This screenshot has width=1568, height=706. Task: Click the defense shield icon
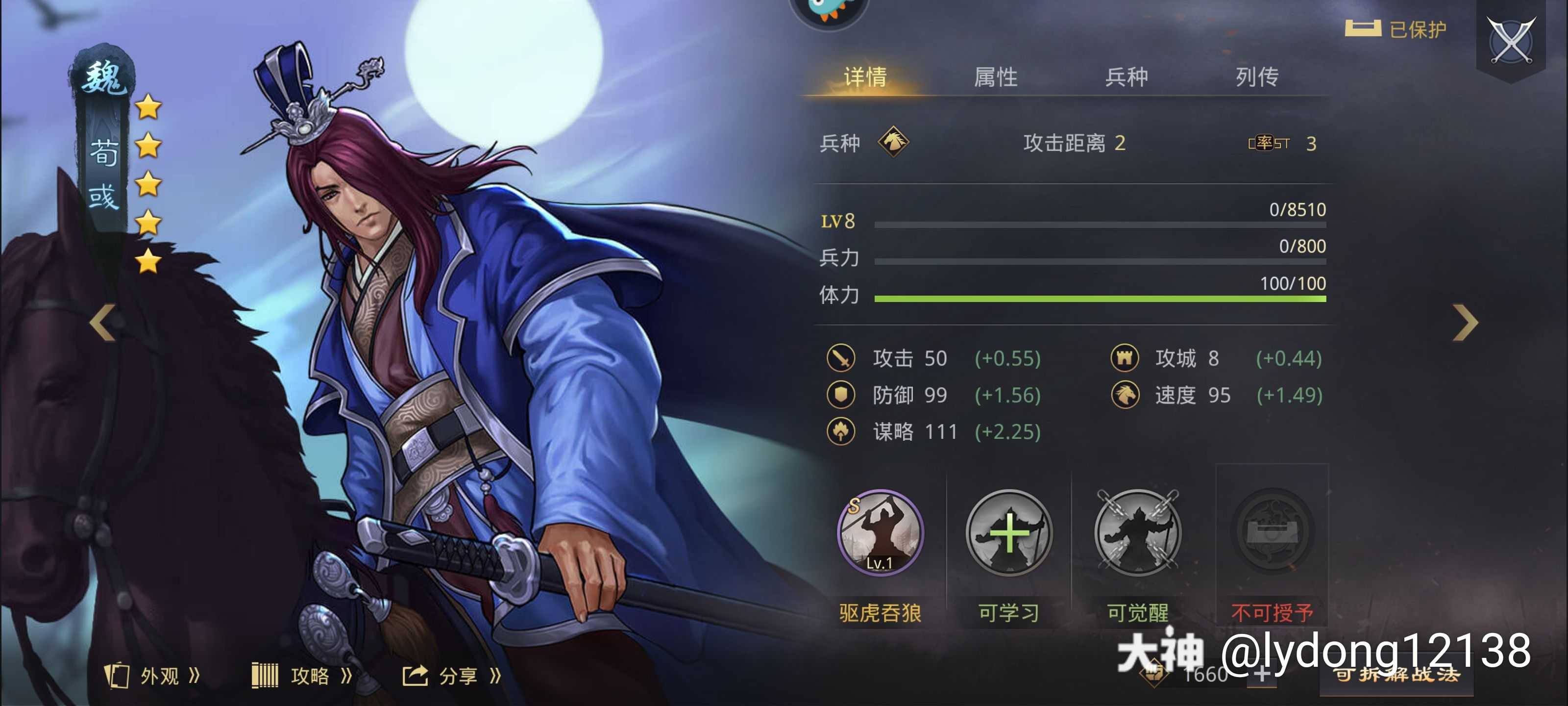coord(842,395)
